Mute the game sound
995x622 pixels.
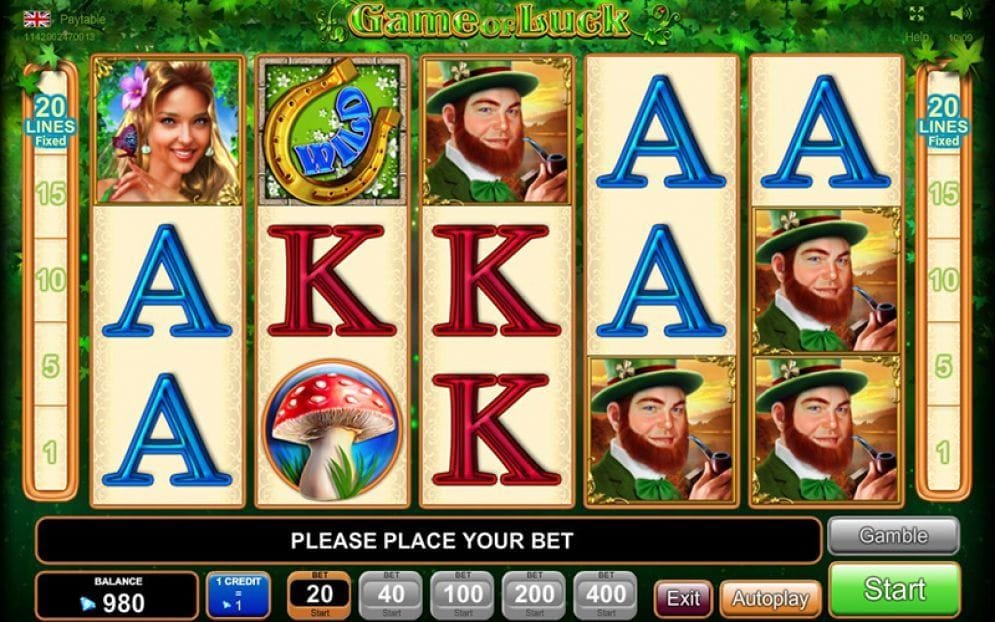tap(959, 14)
